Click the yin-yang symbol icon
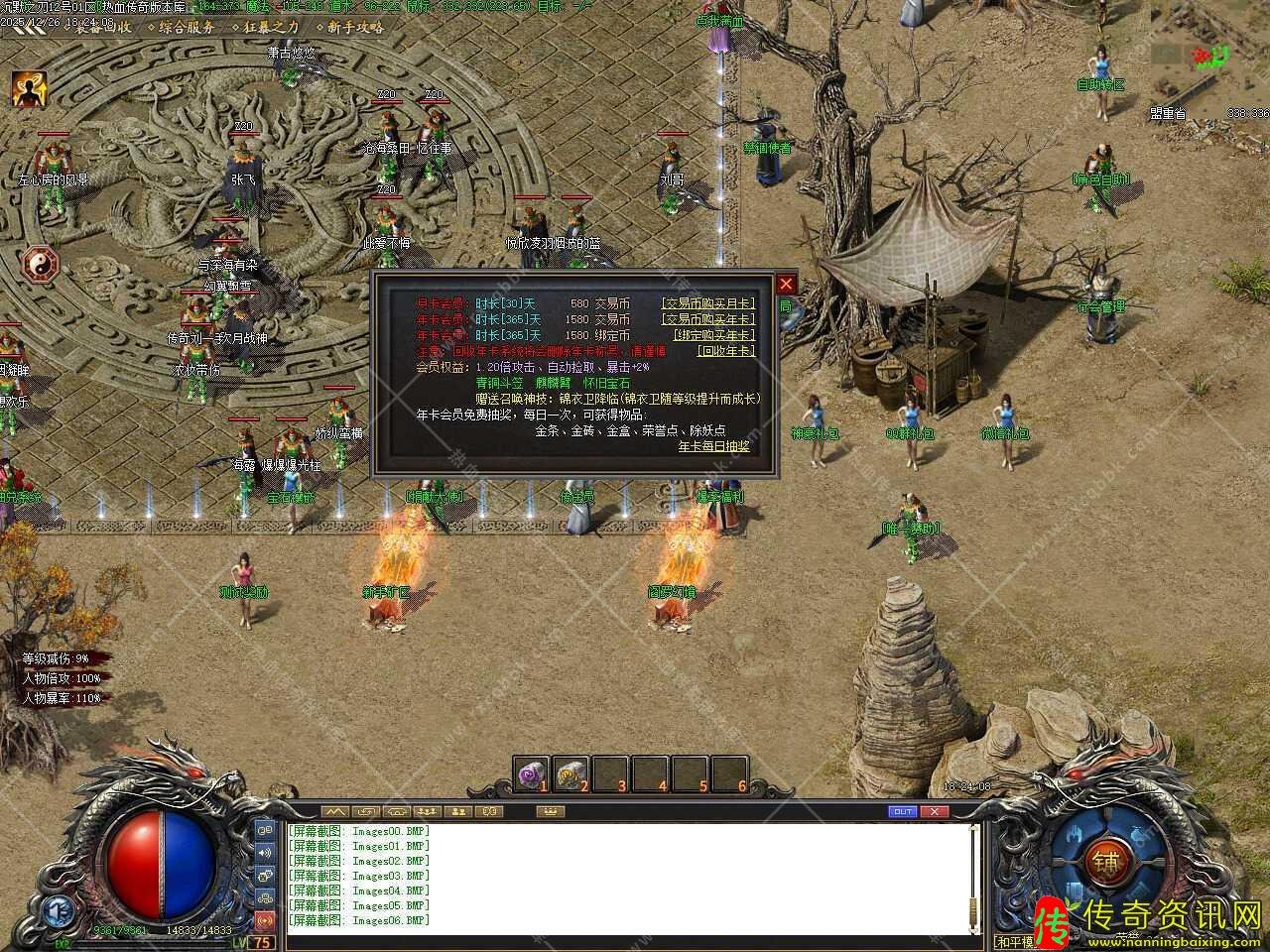Image resolution: width=1270 pixels, height=952 pixels. (41, 263)
